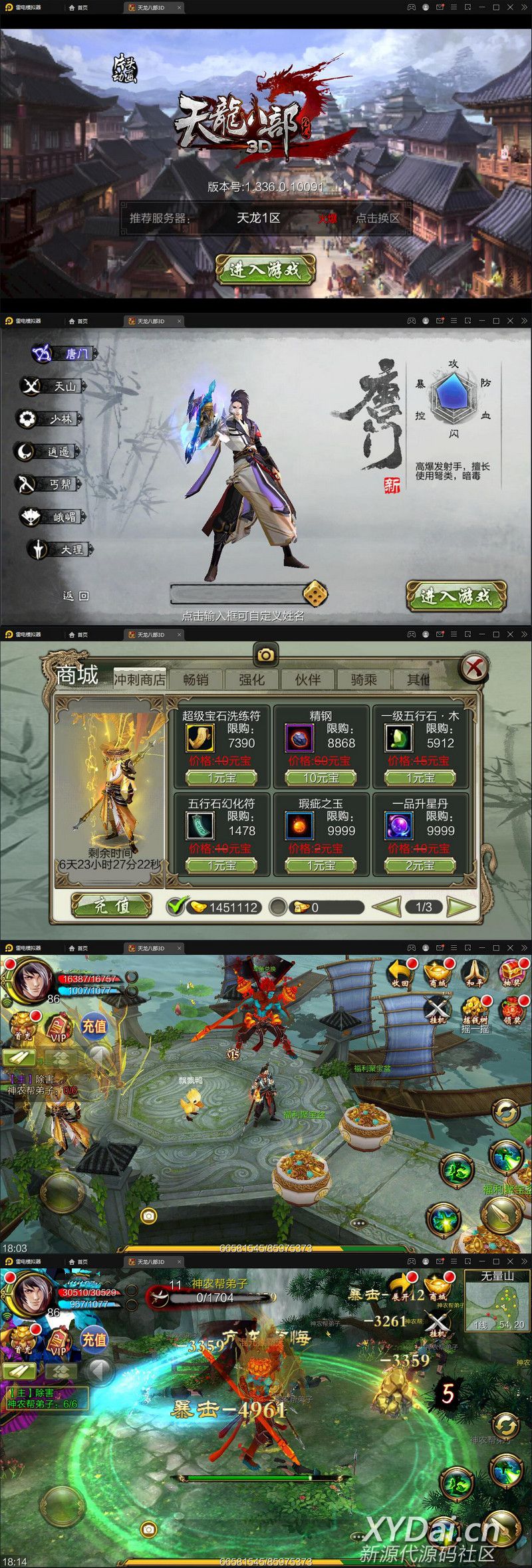Select the 逍遥 class
532x1568 pixels.
[x=48, y=451]
